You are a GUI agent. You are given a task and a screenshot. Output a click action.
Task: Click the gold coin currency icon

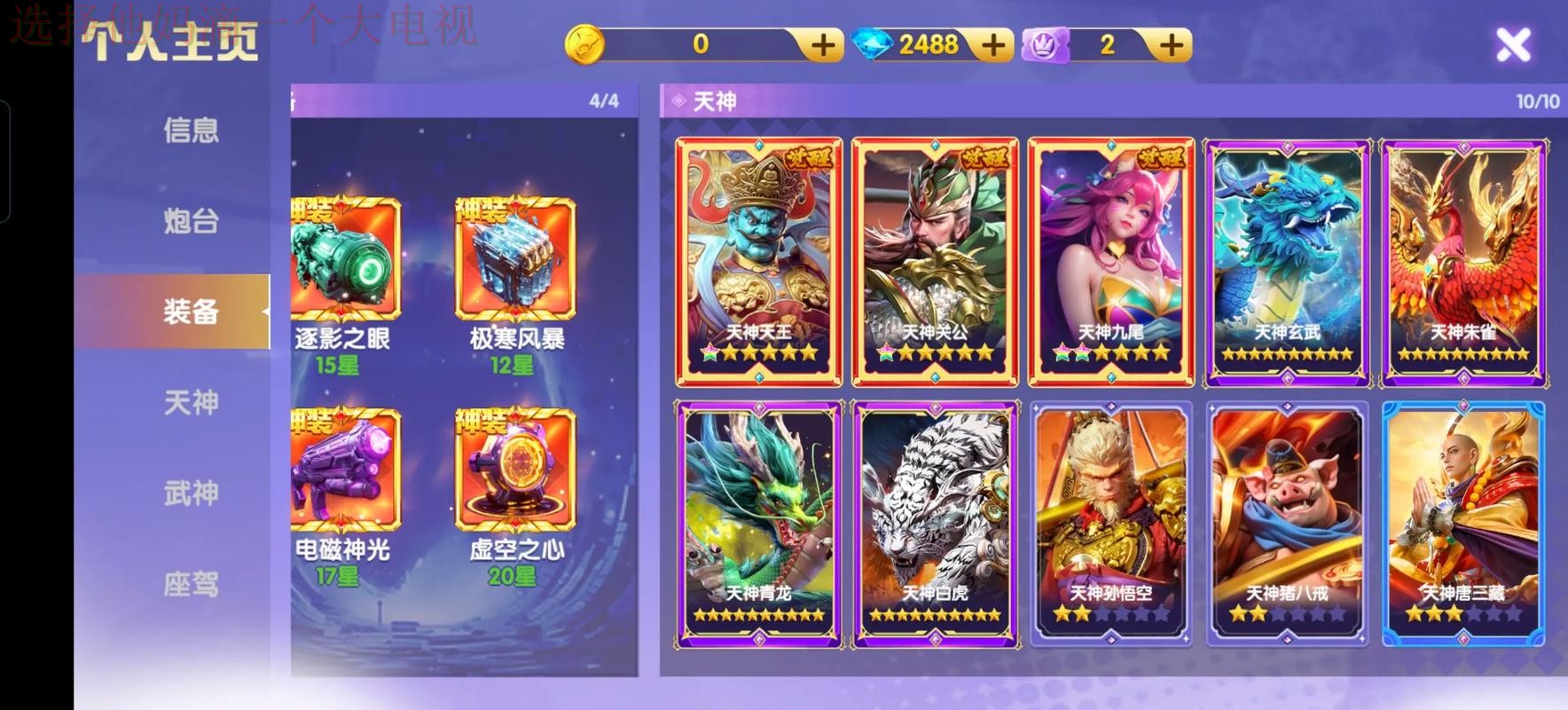click(586, 43)
